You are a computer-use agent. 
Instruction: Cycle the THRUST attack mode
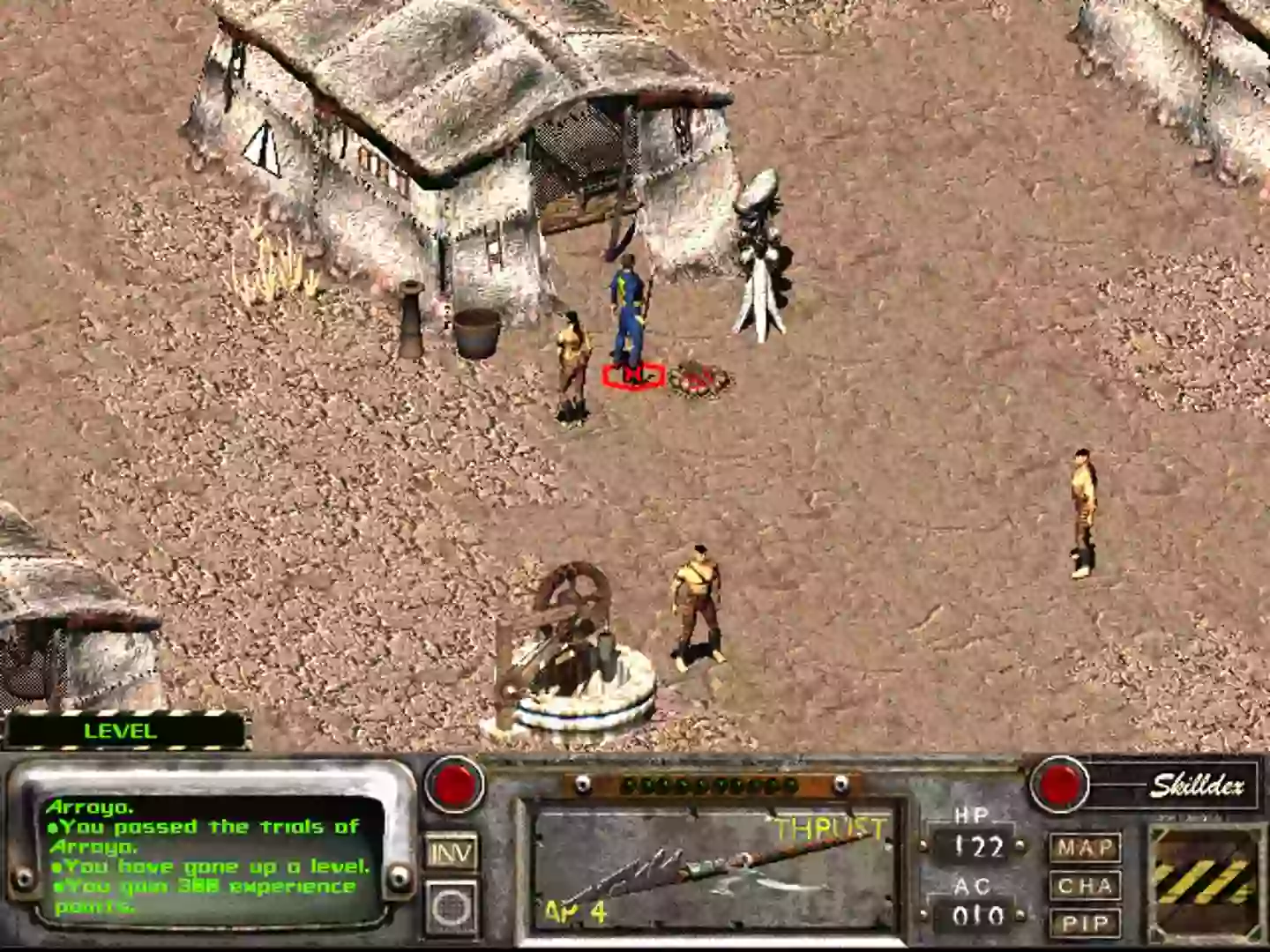tap(830, 827)
